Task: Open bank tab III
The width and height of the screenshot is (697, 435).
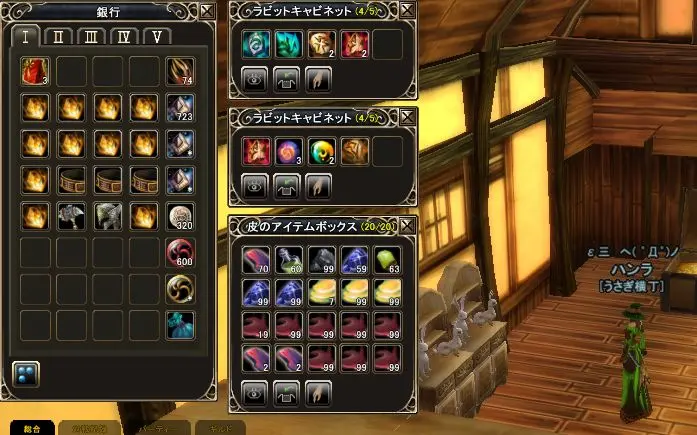Action: click(x=93, y=38)
